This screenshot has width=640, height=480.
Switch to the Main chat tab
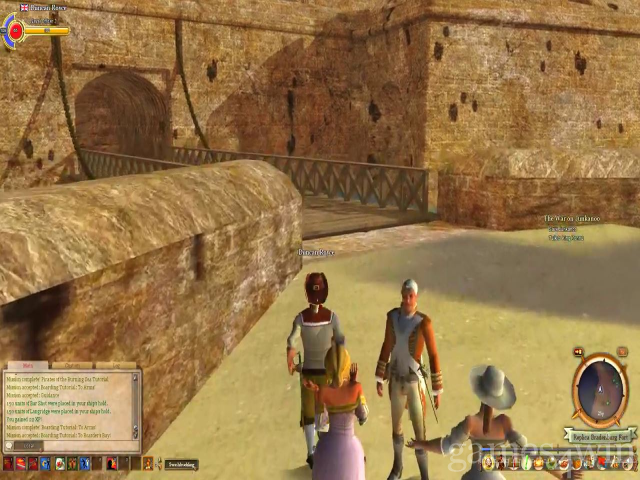pyautogui.click(x=27, y=366)
